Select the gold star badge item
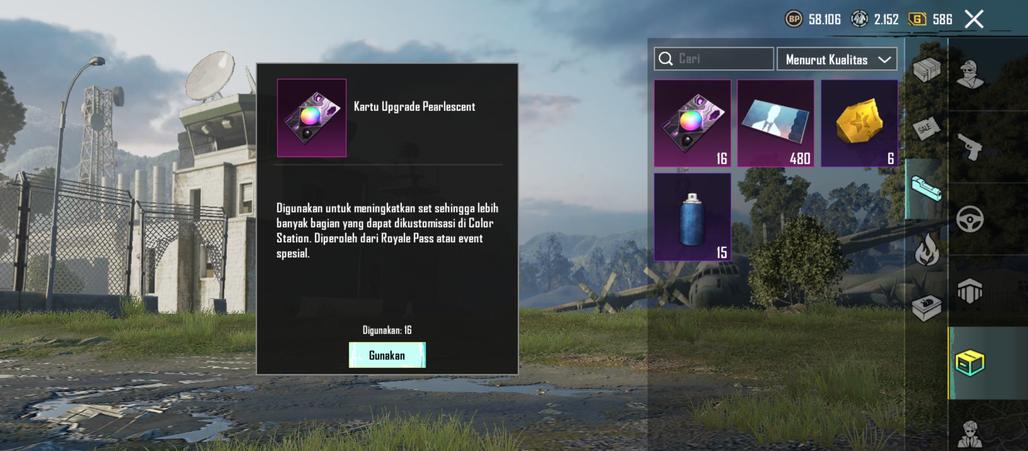The image size is (1028, 451). point(859,123)
